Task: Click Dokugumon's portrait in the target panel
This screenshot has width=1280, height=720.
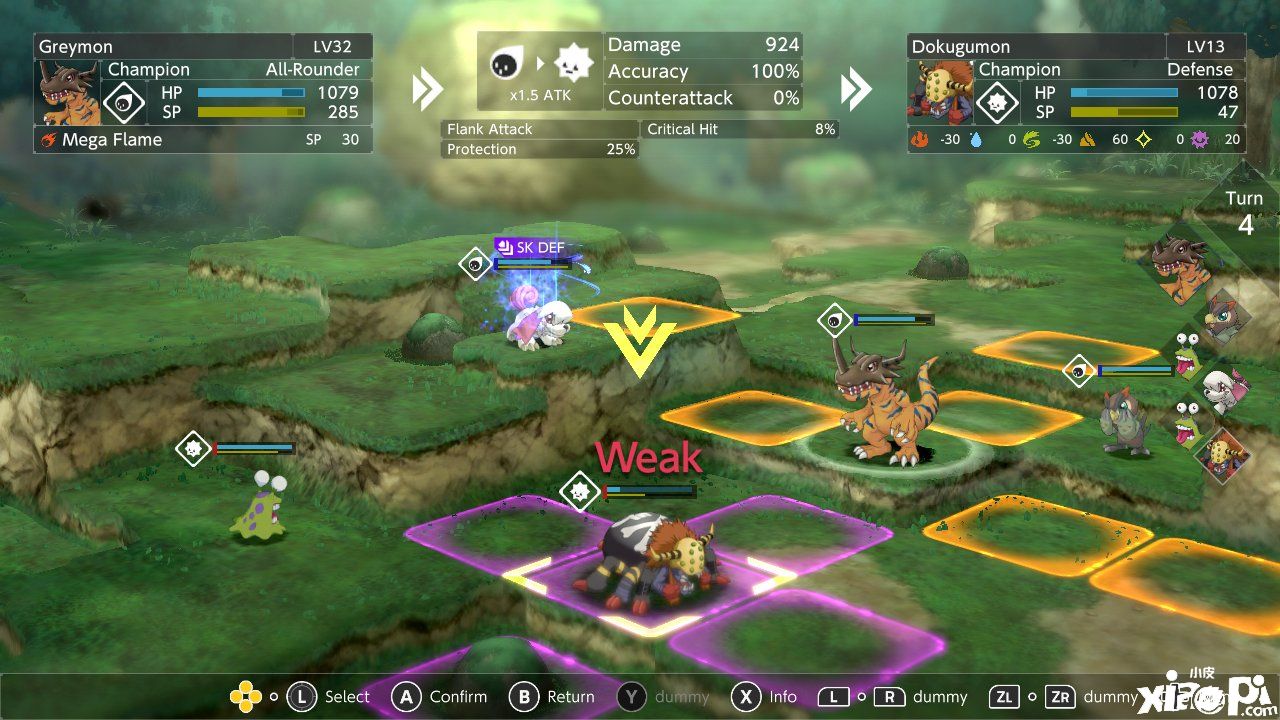Action: pos(940,92)
